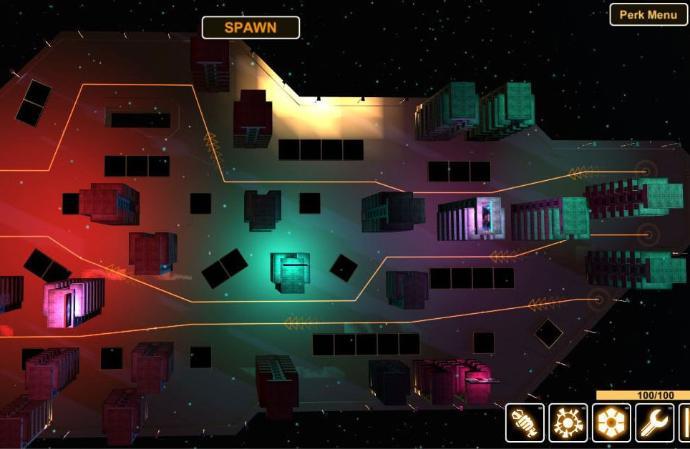The width and height of the screenshot is (690, 449).
Task: Choose the spiked gear tower icon
Action: coord(568,423)
